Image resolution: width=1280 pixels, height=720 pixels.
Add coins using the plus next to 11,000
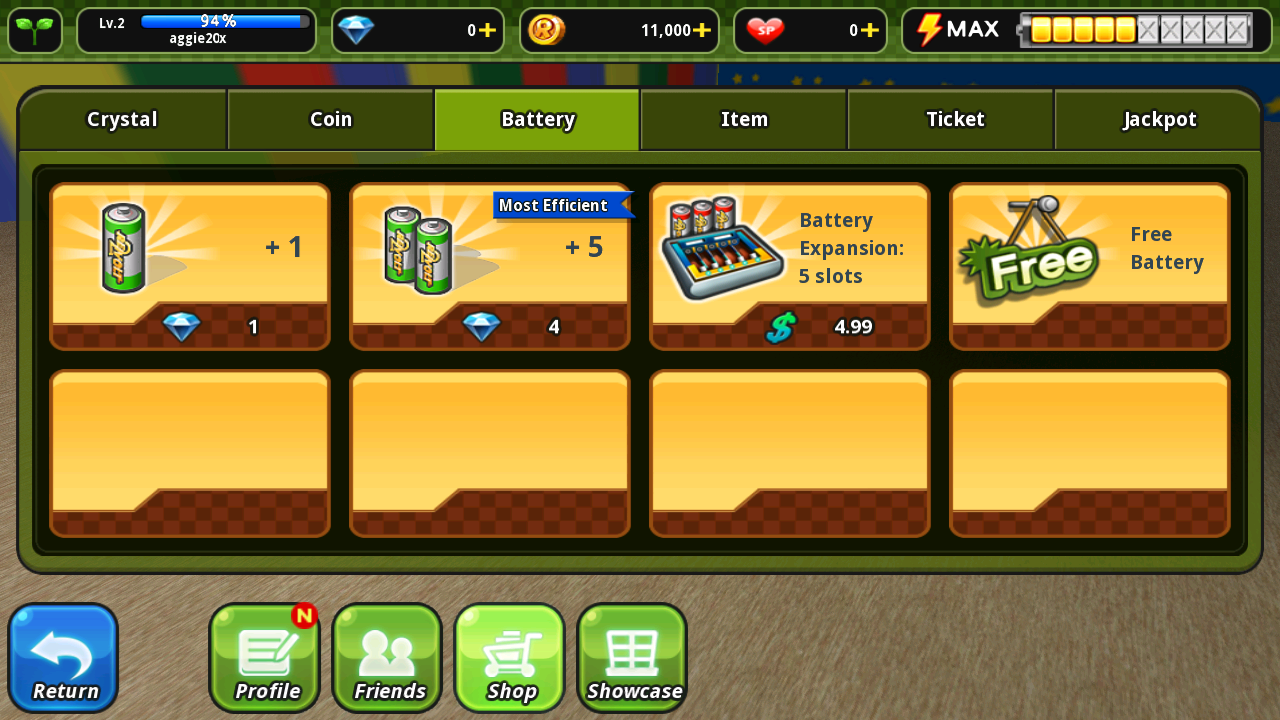click(x=702, y=30)
